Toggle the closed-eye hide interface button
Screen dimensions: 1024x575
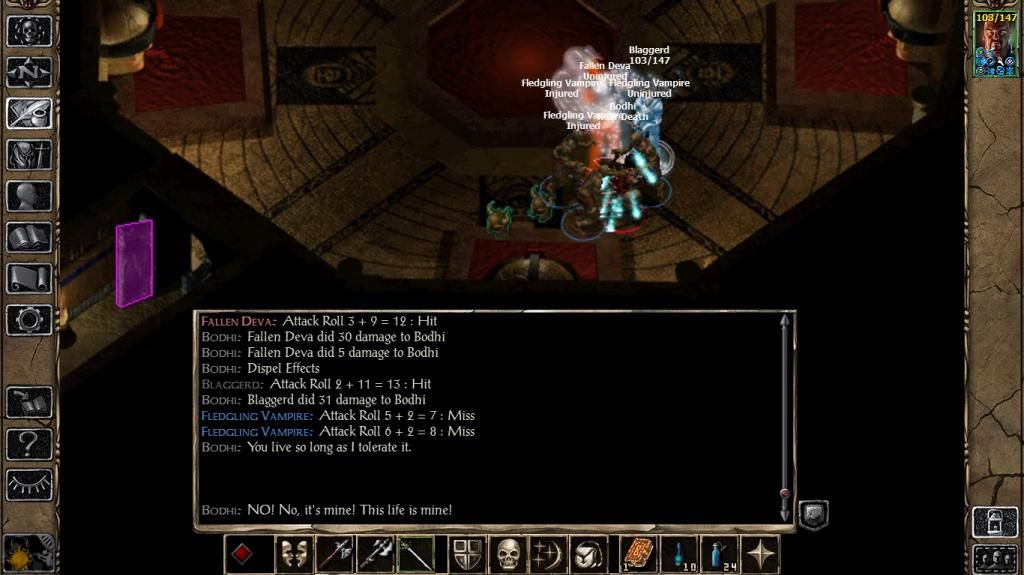(x=29, y=484)
